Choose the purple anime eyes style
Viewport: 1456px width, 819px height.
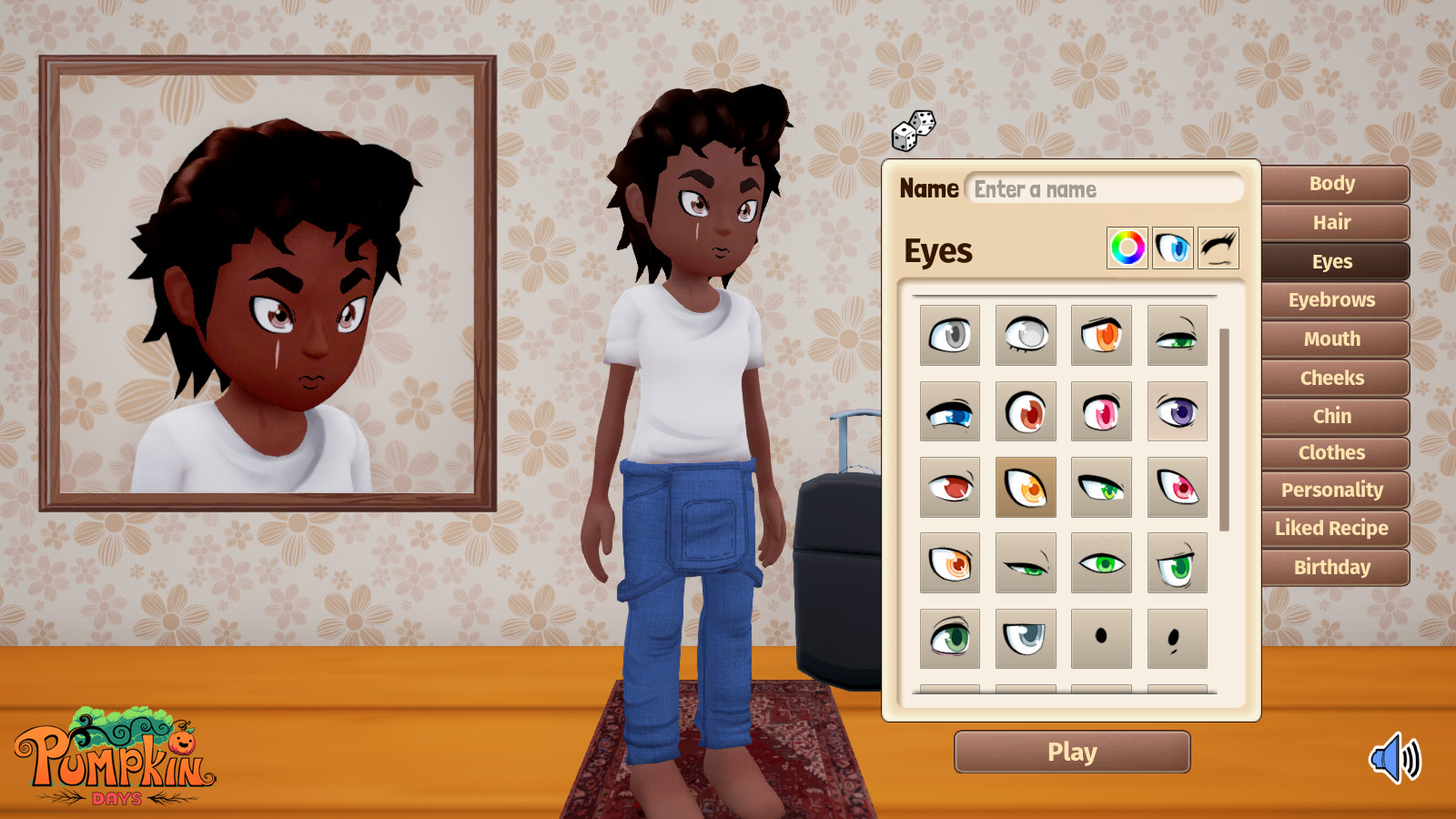pos(1177,410)
